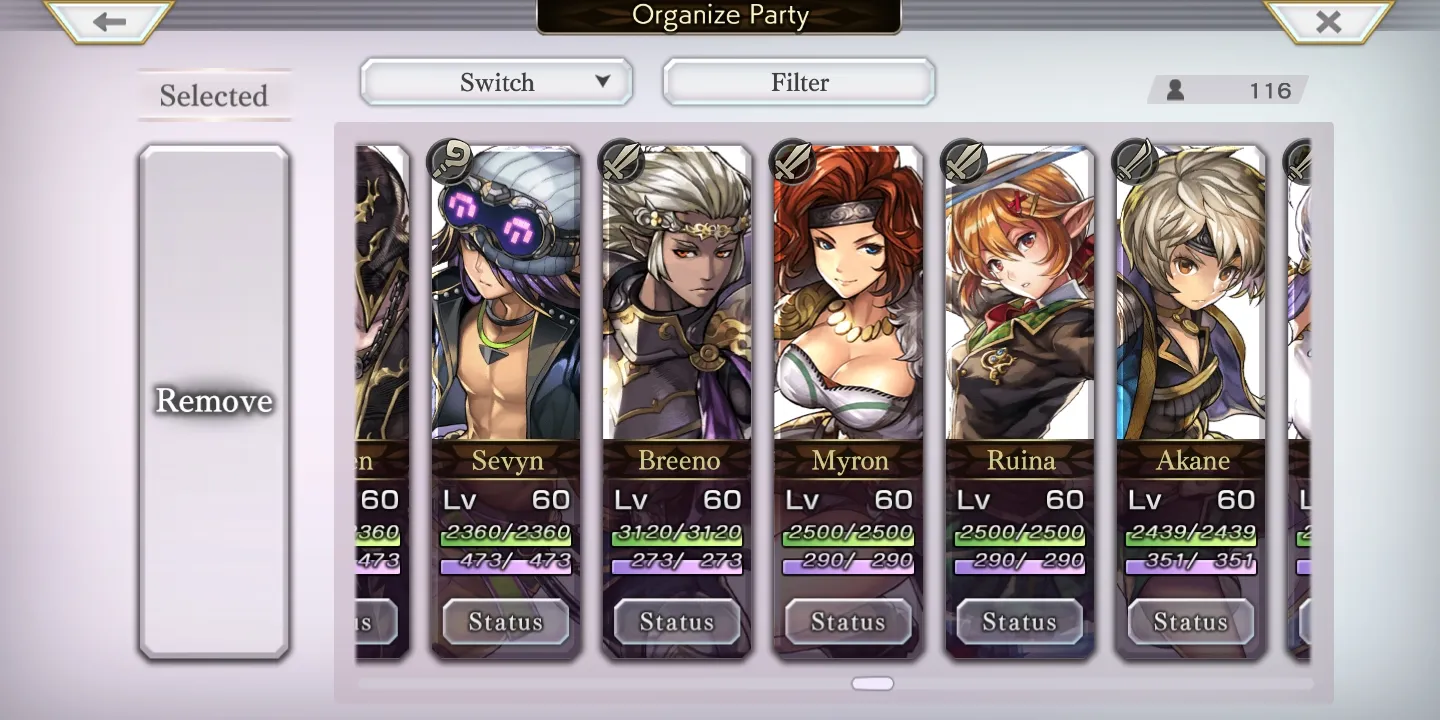Open Breeno's Status page
1440x720 pixels.
(677, 622)
